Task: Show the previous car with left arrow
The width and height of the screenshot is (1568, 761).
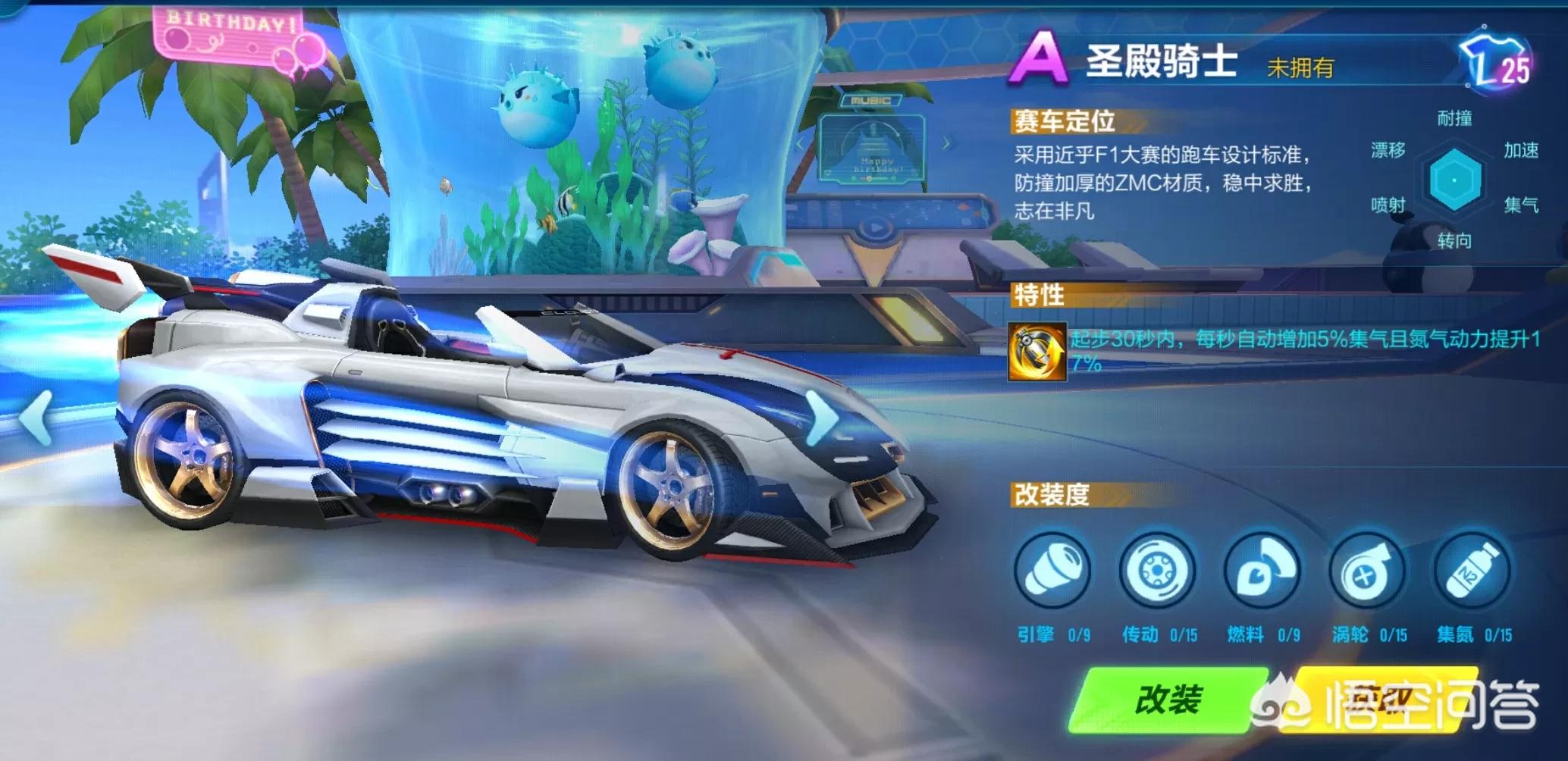Action: tap(36, 417)
